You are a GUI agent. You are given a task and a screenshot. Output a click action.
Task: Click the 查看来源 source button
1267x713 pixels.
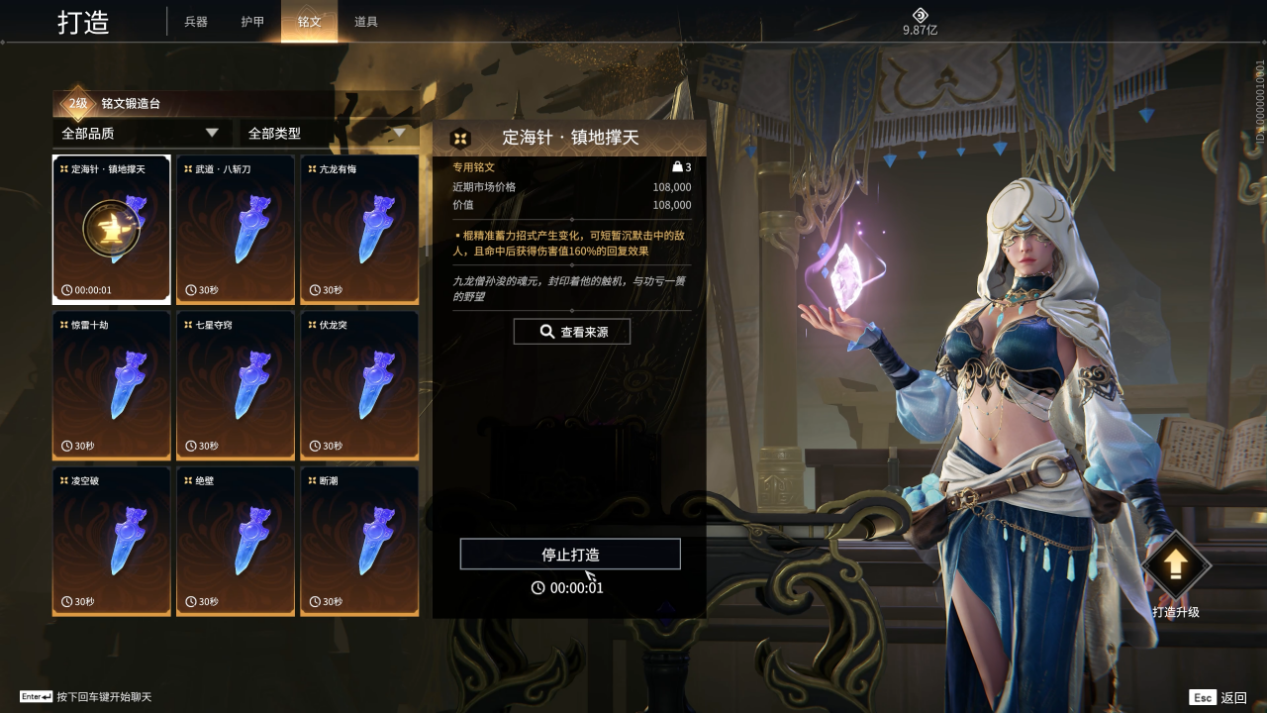572,332
